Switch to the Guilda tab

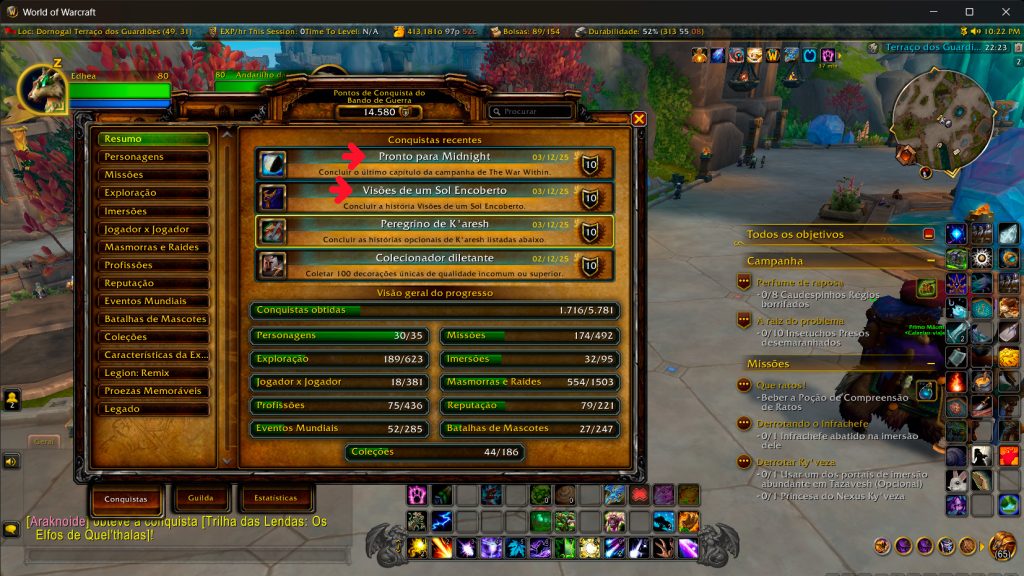click(201, 498)
